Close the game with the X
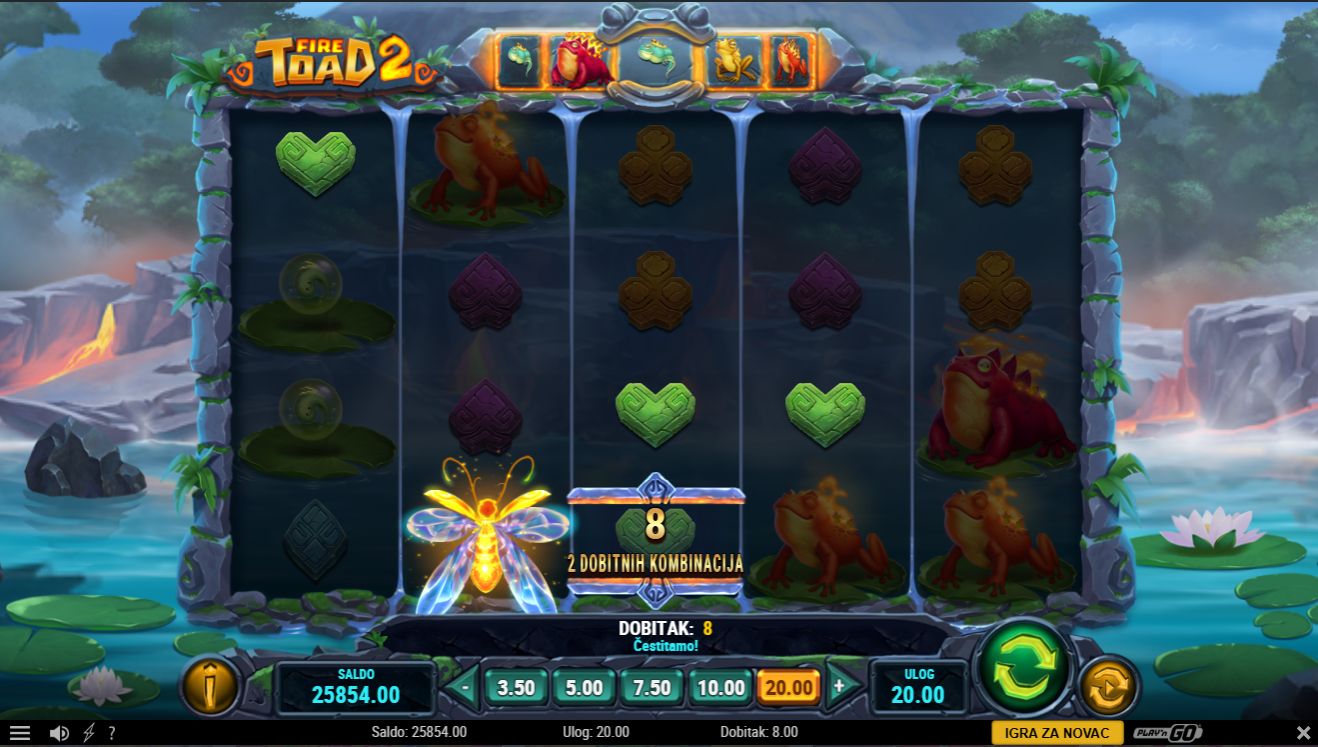 (1302, 733)
